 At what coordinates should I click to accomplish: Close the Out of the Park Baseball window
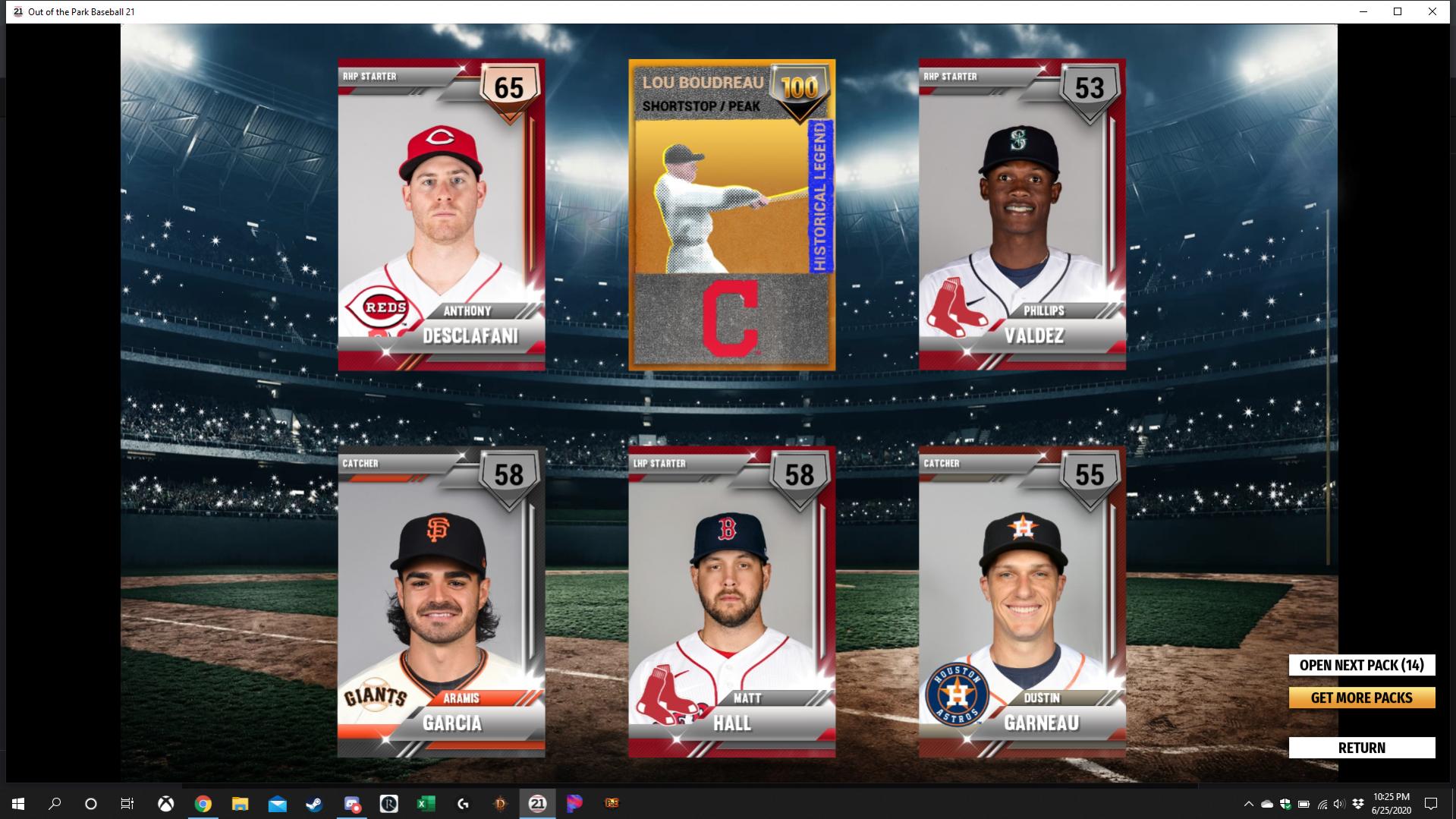[1432, 11]
